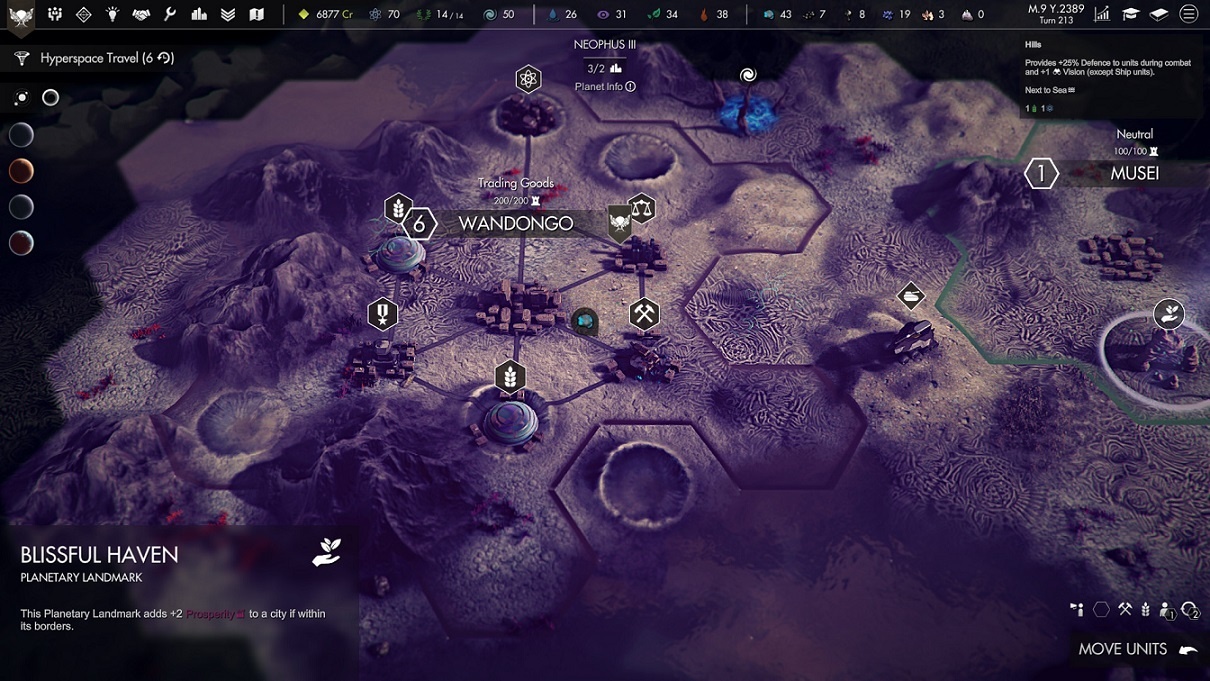1210x681 pixels.
Task: Click the Move Units button
Action: click(1137, 649)
